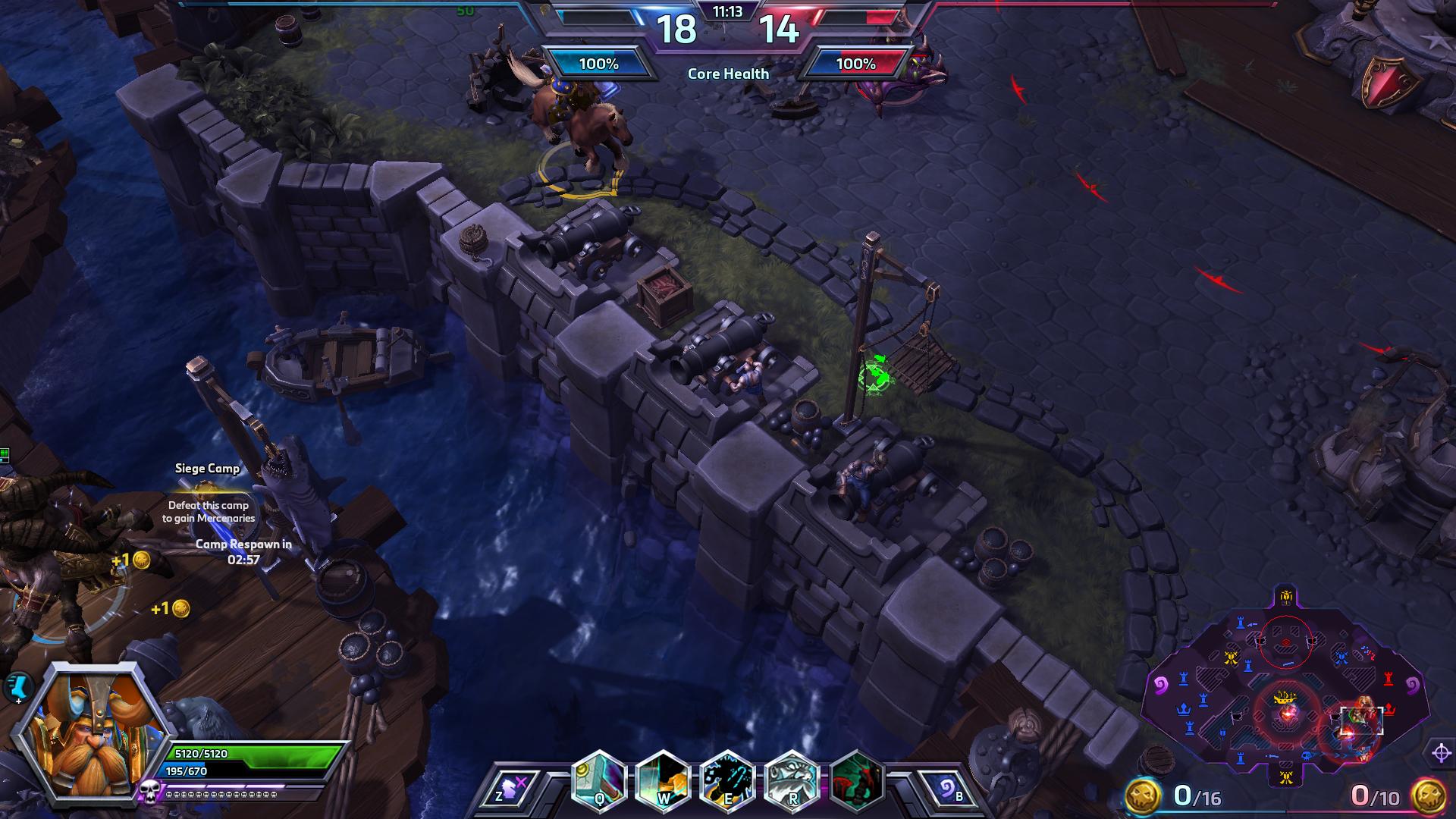Screen dimensions: 1456x819
Task: Click the blue allied core crown on minimap
Action: (x=1183, y=710)
